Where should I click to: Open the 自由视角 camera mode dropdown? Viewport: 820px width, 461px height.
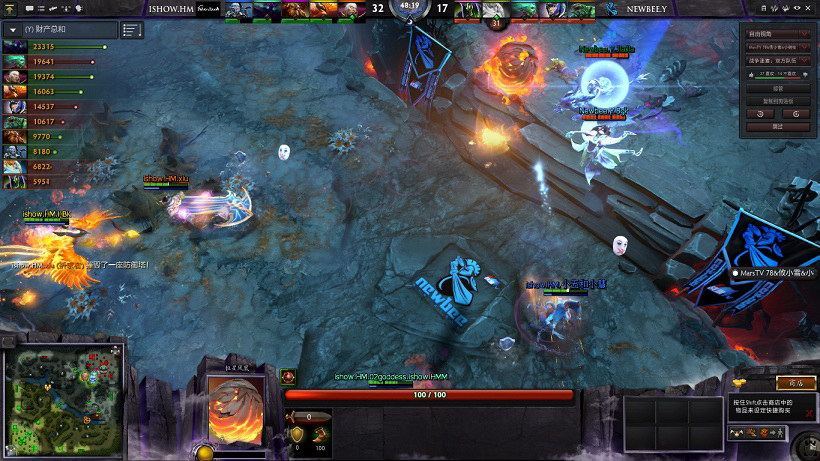click(x=776, y=33)
